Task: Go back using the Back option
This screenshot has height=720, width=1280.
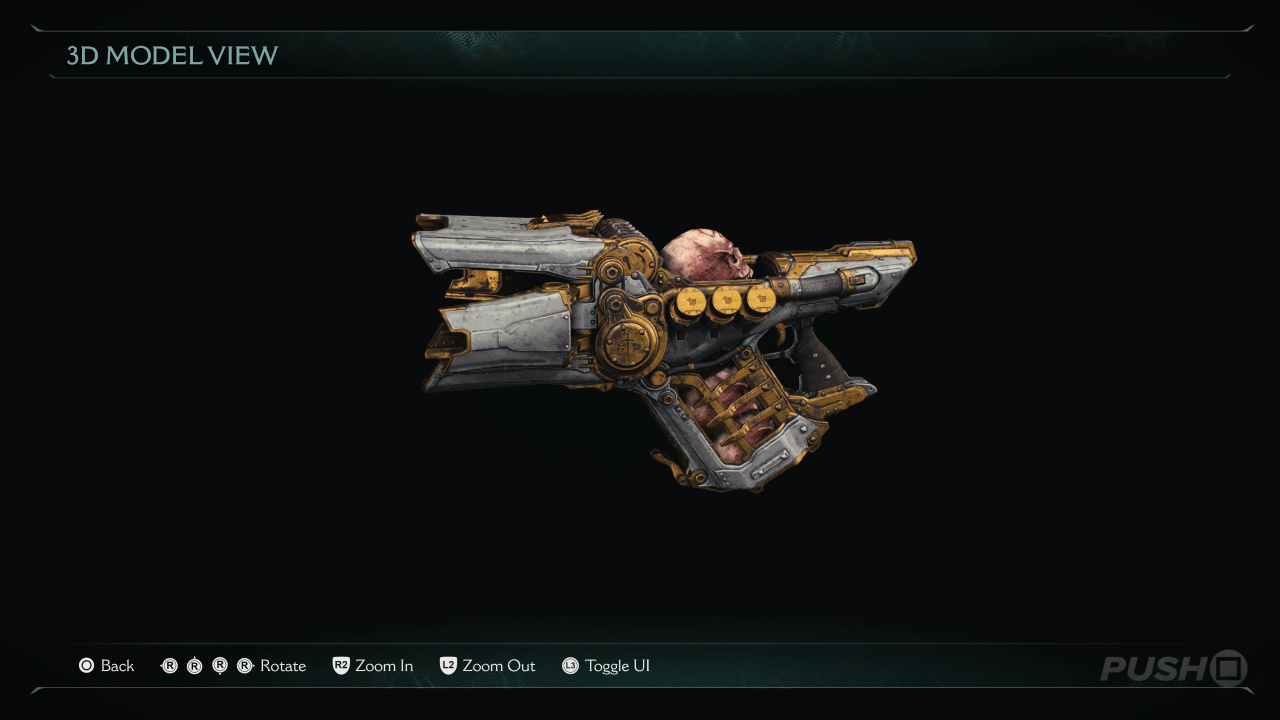Action: point(107,666)
